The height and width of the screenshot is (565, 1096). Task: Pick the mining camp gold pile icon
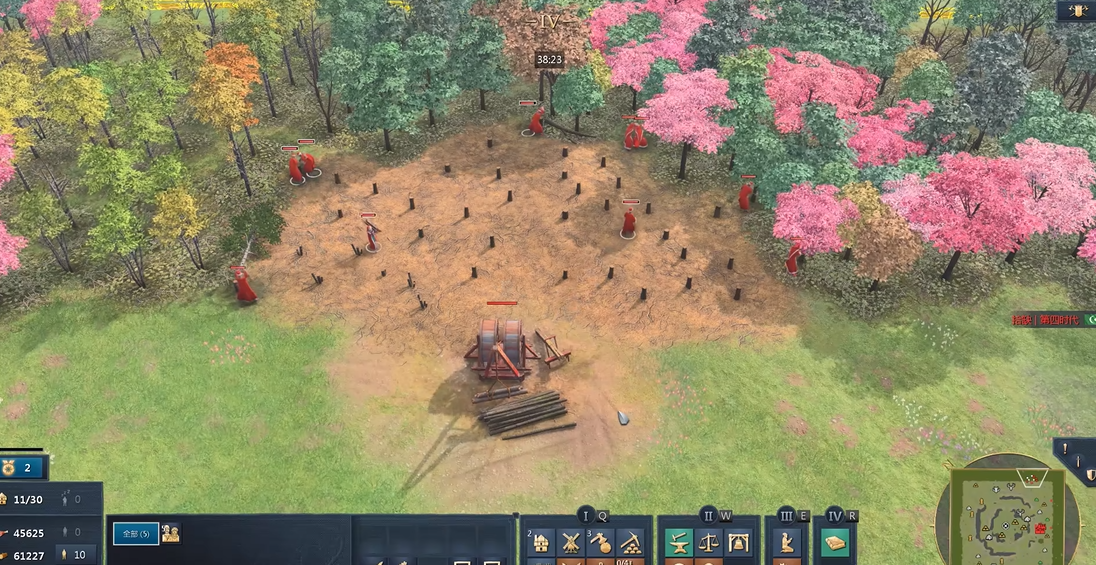[x=630, y=543]
